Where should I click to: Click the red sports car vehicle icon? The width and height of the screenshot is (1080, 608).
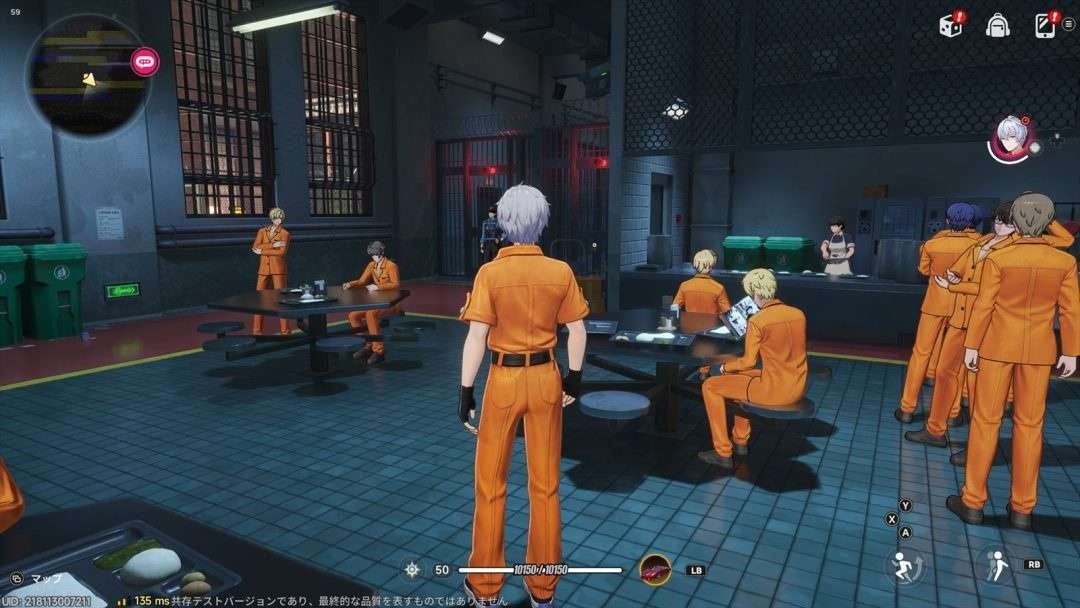point(655,569)
